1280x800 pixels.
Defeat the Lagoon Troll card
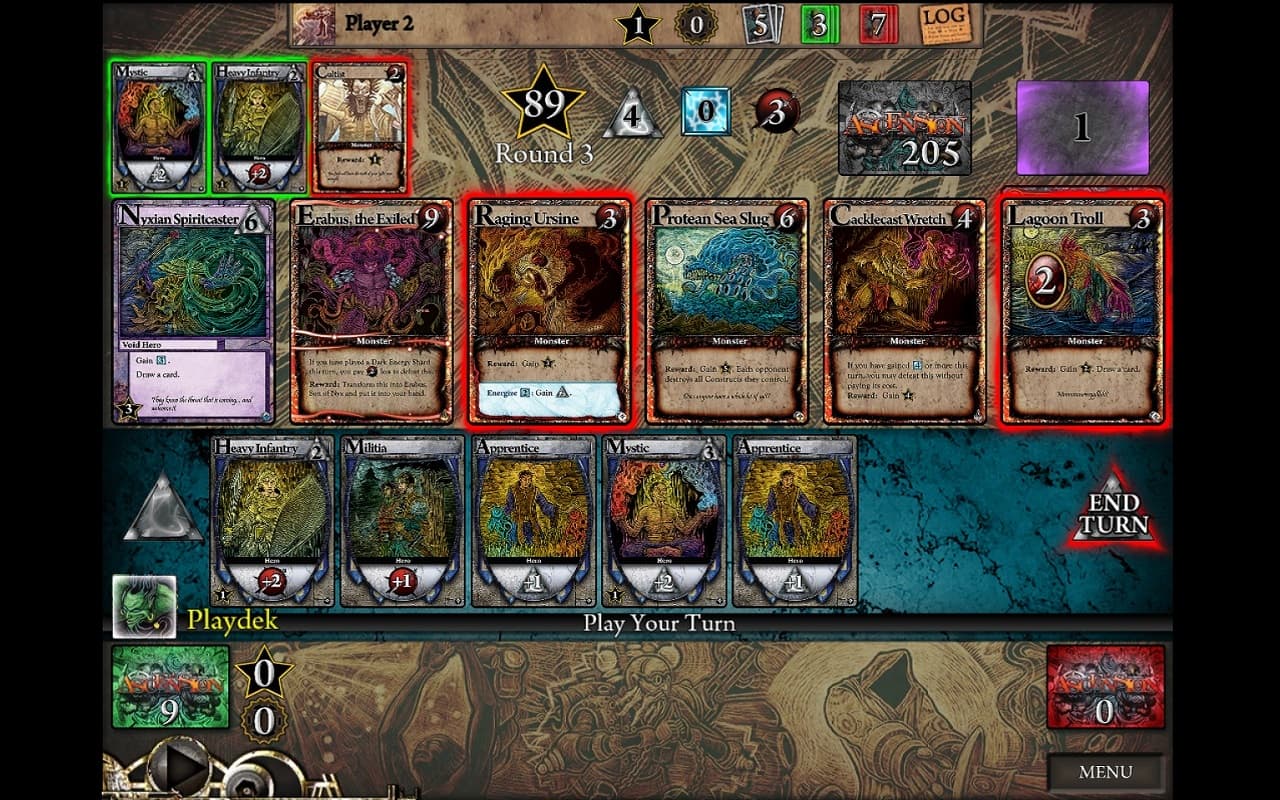tap(1083, 312)
